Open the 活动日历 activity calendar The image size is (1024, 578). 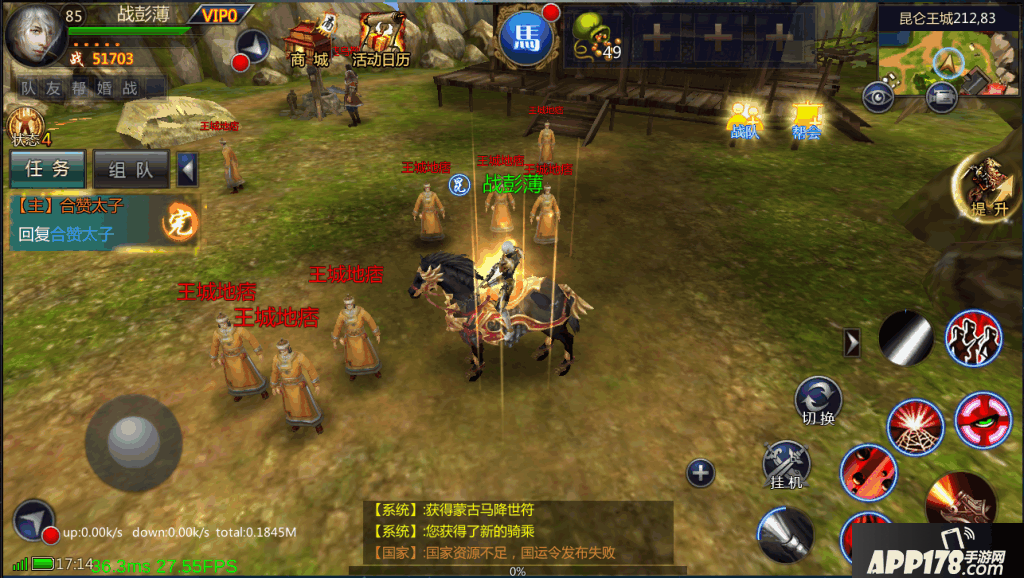(x=380, y=42)
